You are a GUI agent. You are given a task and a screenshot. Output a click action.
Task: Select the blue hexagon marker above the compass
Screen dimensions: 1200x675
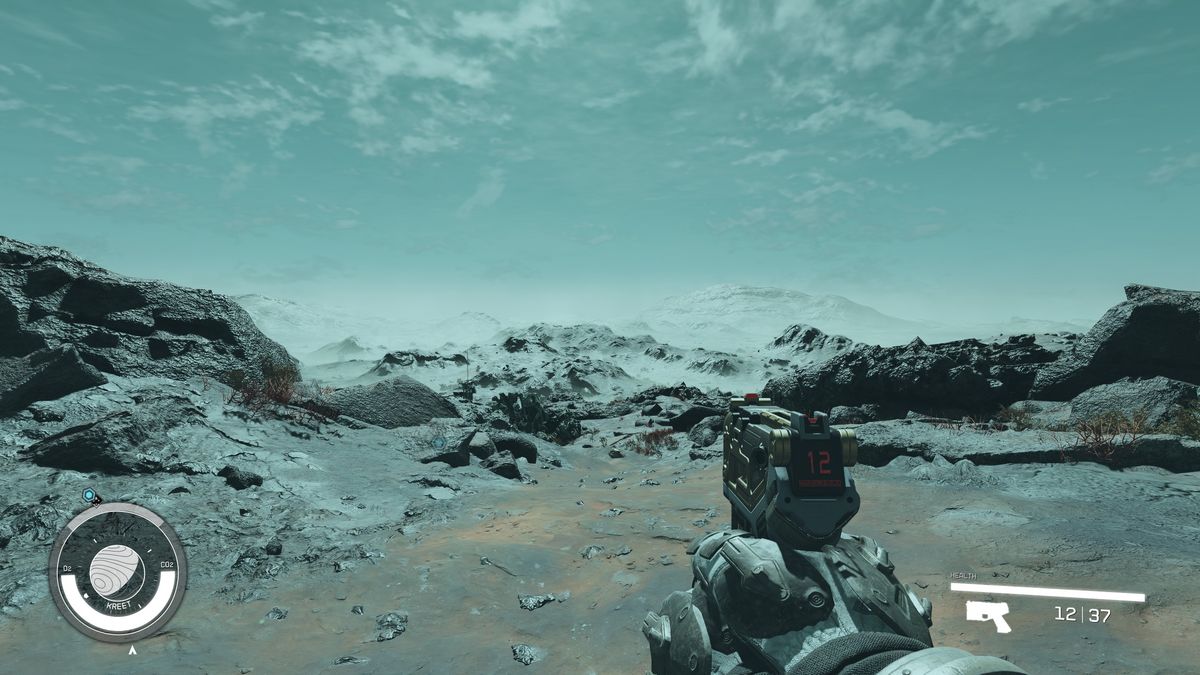[90, 495]
